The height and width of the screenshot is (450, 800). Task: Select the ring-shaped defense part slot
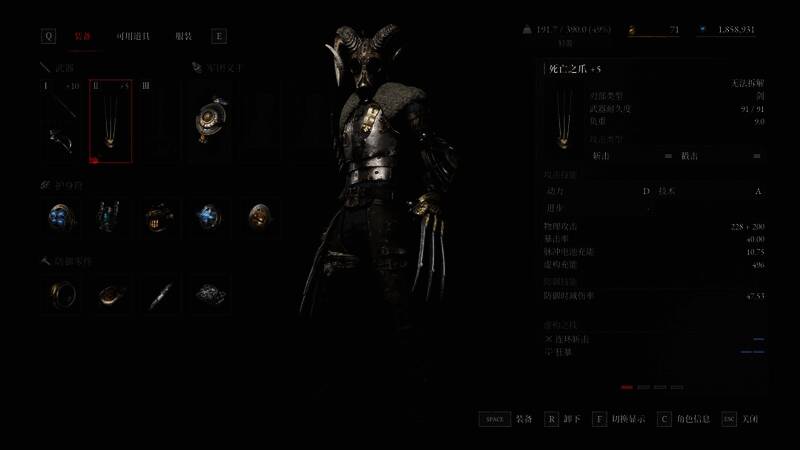click(x=61, y=294)
